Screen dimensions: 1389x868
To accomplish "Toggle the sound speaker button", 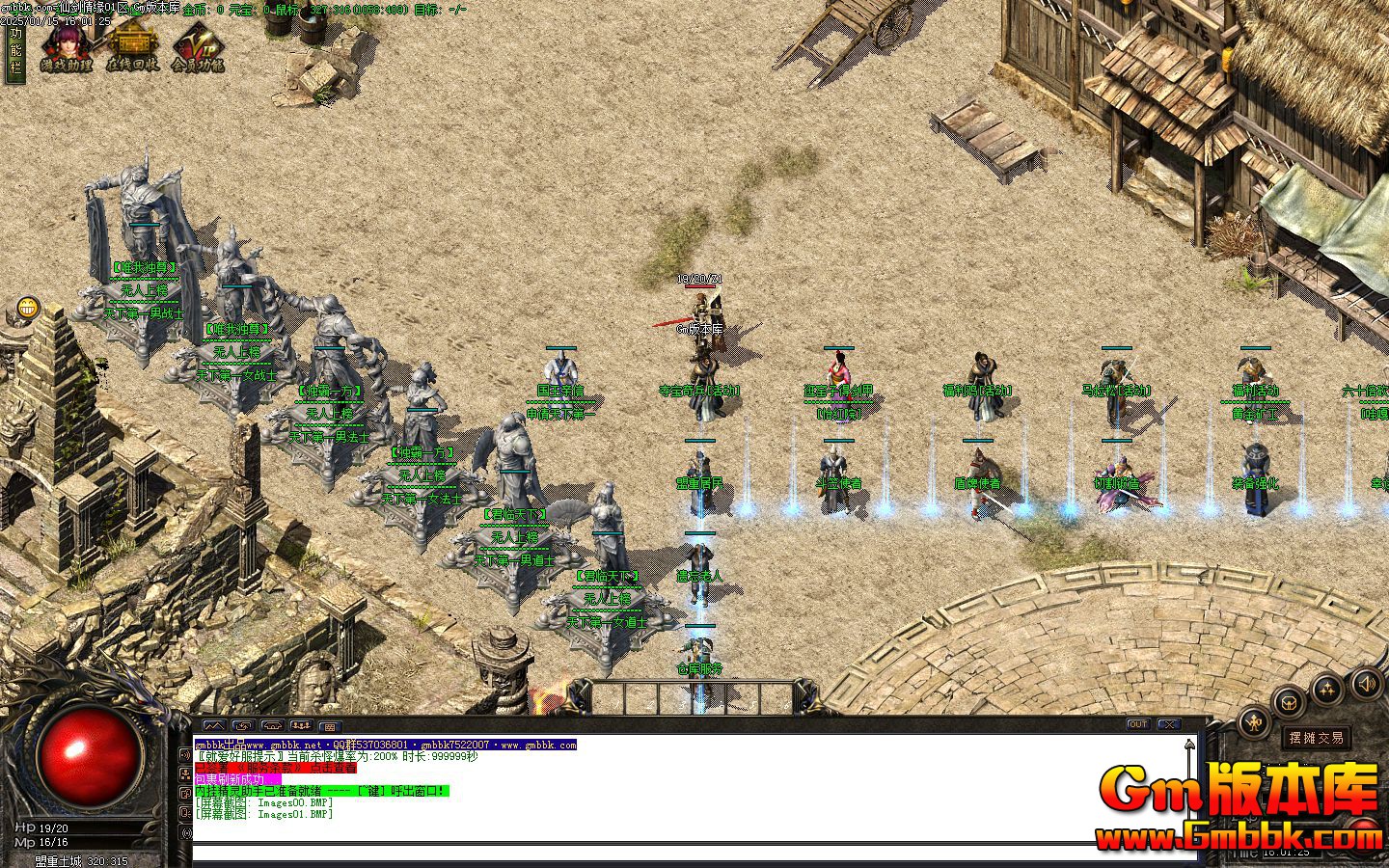I will pyautogui.click(x=1366, y=685).
